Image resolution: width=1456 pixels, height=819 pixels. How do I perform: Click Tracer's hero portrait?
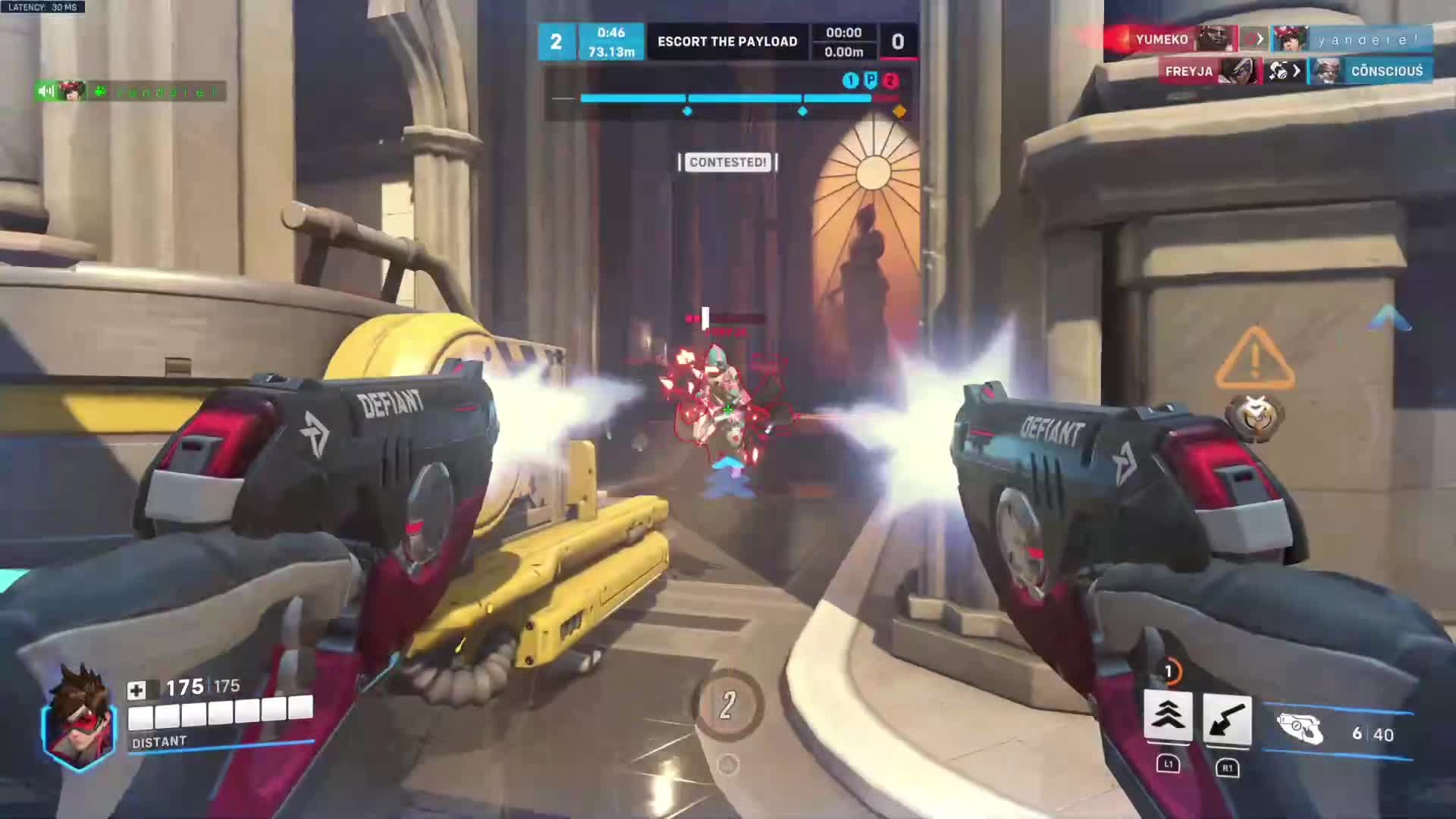click(x=80, y=718)
